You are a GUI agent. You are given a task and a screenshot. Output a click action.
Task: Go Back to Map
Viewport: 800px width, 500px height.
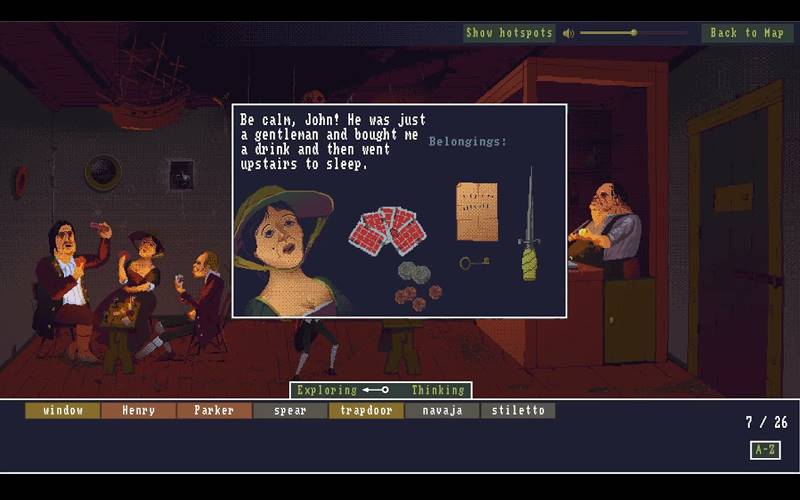(x=746, y=33)
